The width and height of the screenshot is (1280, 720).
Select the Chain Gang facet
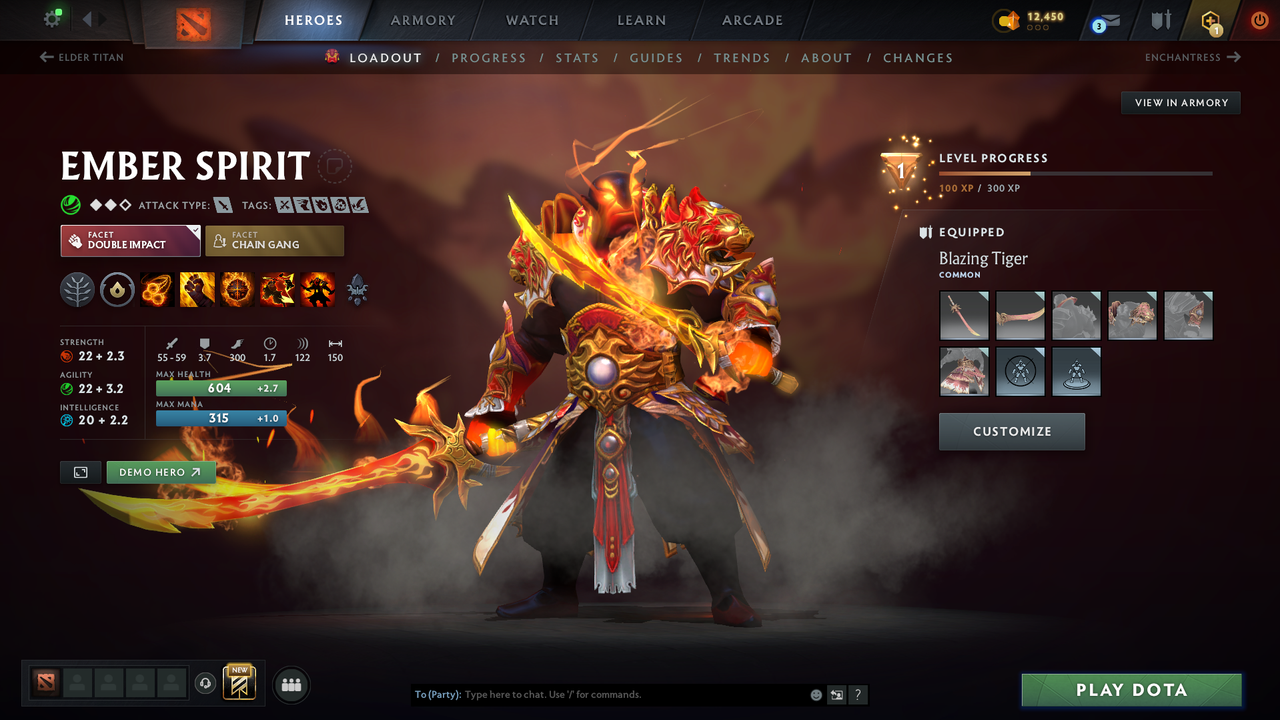click(x=274, y=240)
